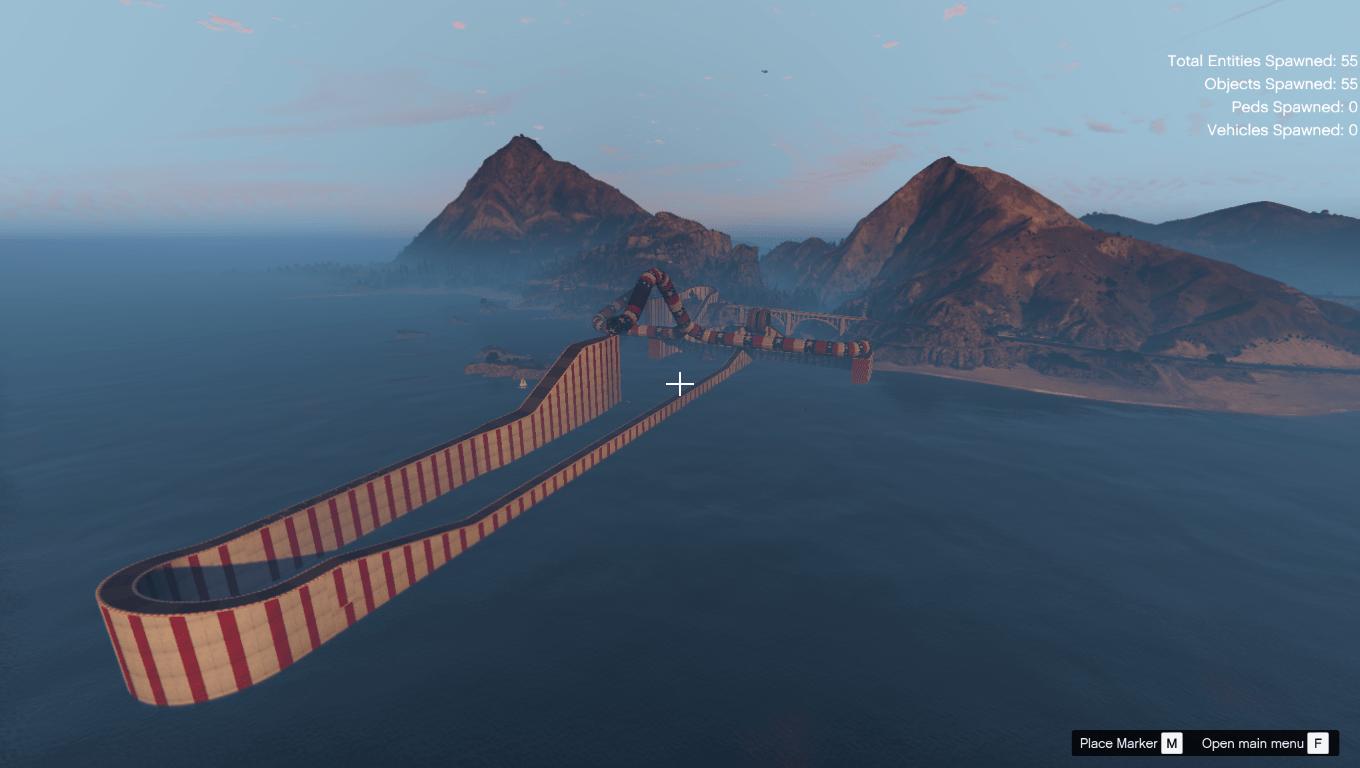The height and width of the screenshot is (768, 1360).
Task: Click the center crosshair reticle
Action: tap(680, 383)
